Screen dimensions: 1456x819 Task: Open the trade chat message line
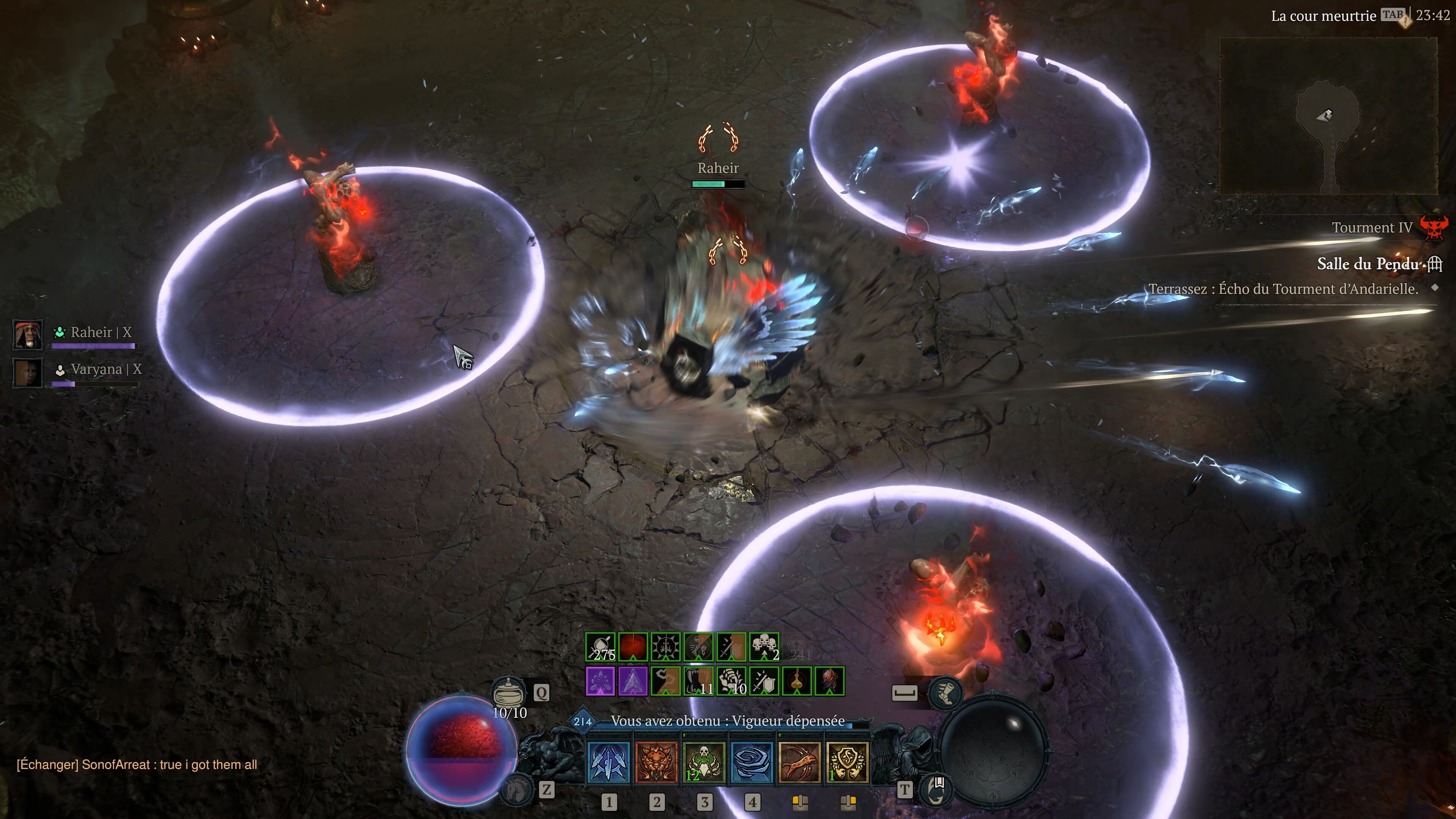click(137, 765)
